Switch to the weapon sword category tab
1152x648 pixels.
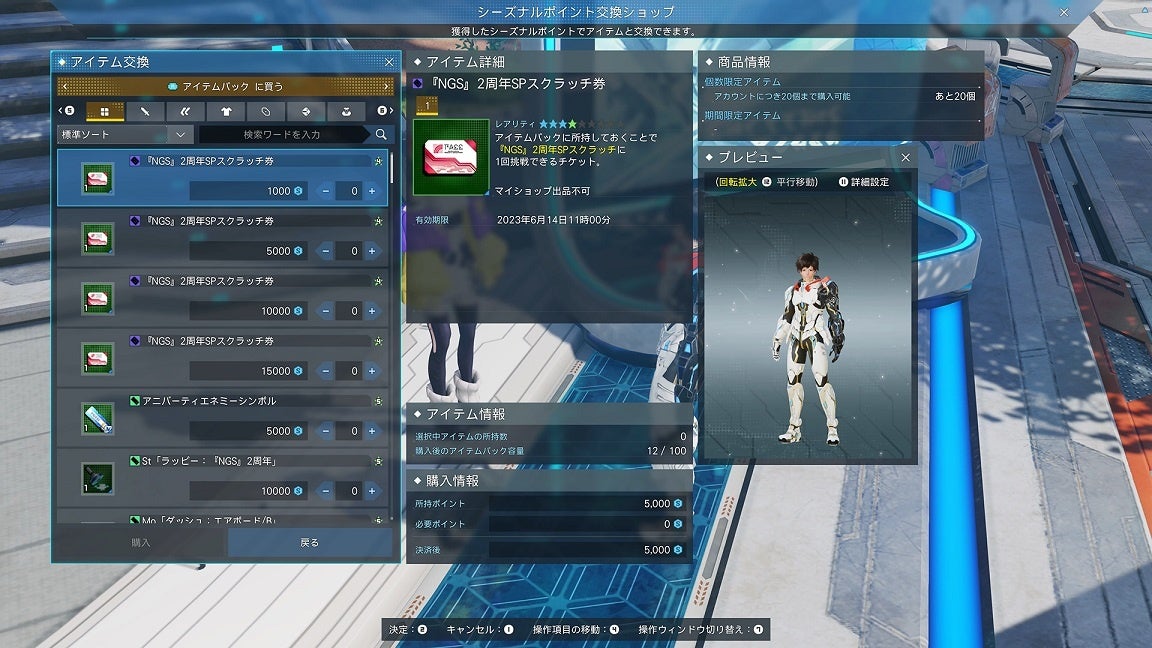[145, 111]
